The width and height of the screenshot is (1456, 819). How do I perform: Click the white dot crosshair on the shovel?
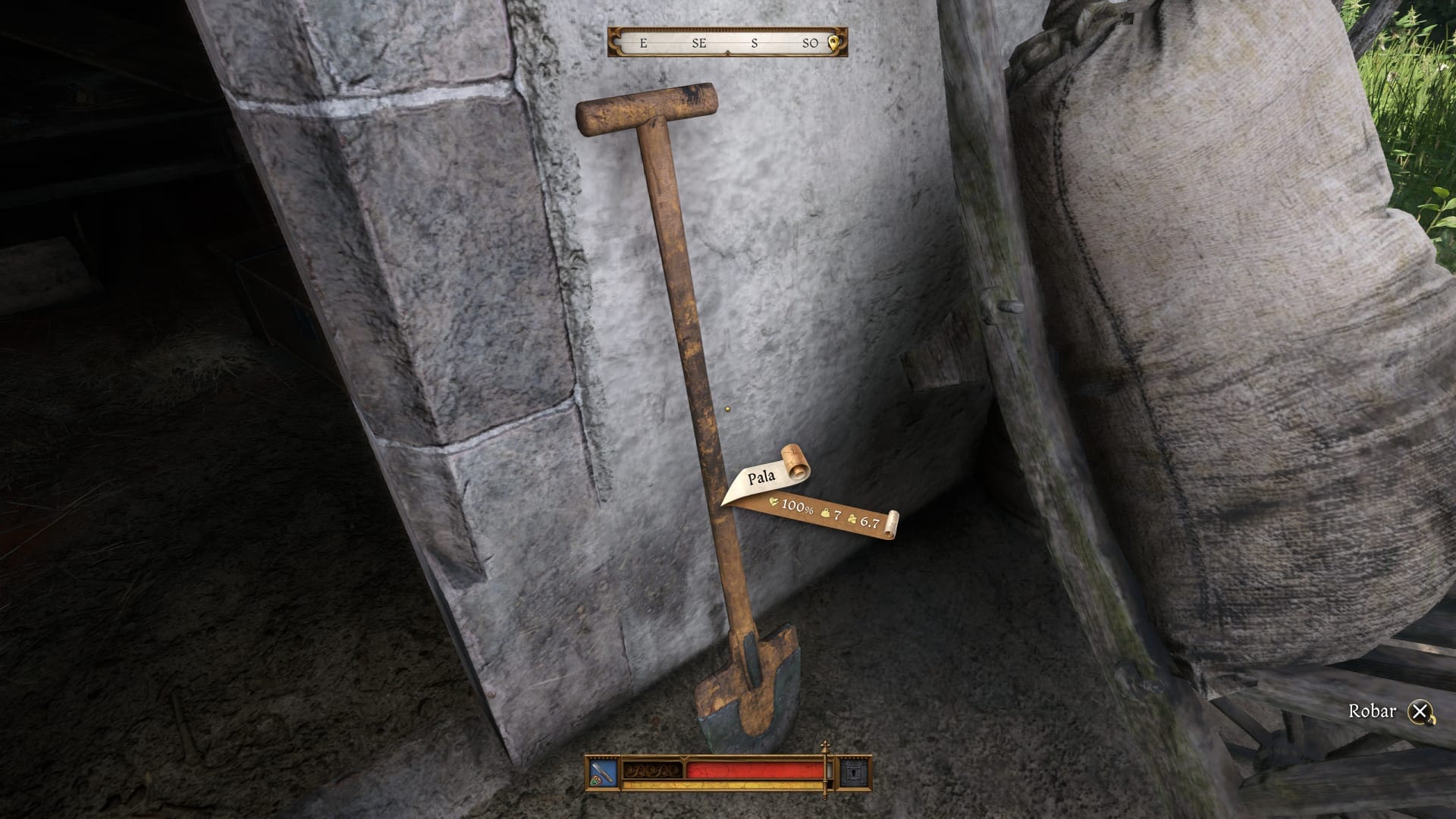point(730,409)
